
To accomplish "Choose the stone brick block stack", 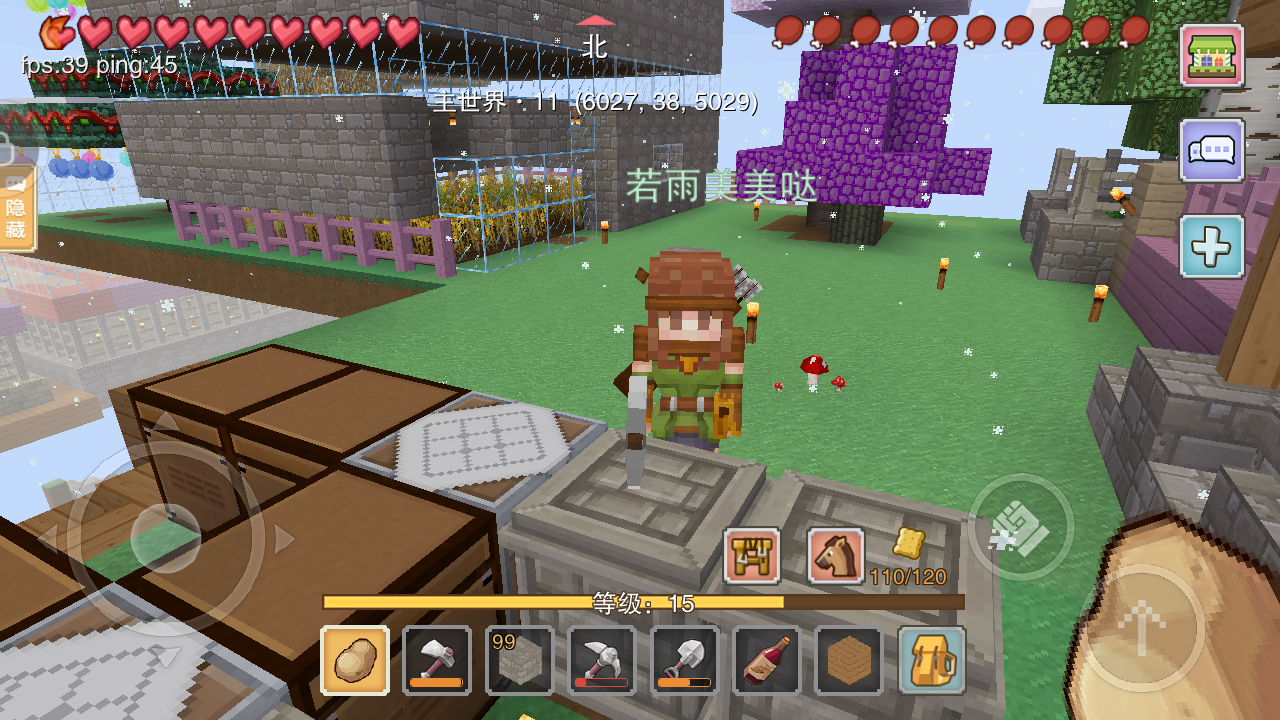I will click(x=519, y=660).
